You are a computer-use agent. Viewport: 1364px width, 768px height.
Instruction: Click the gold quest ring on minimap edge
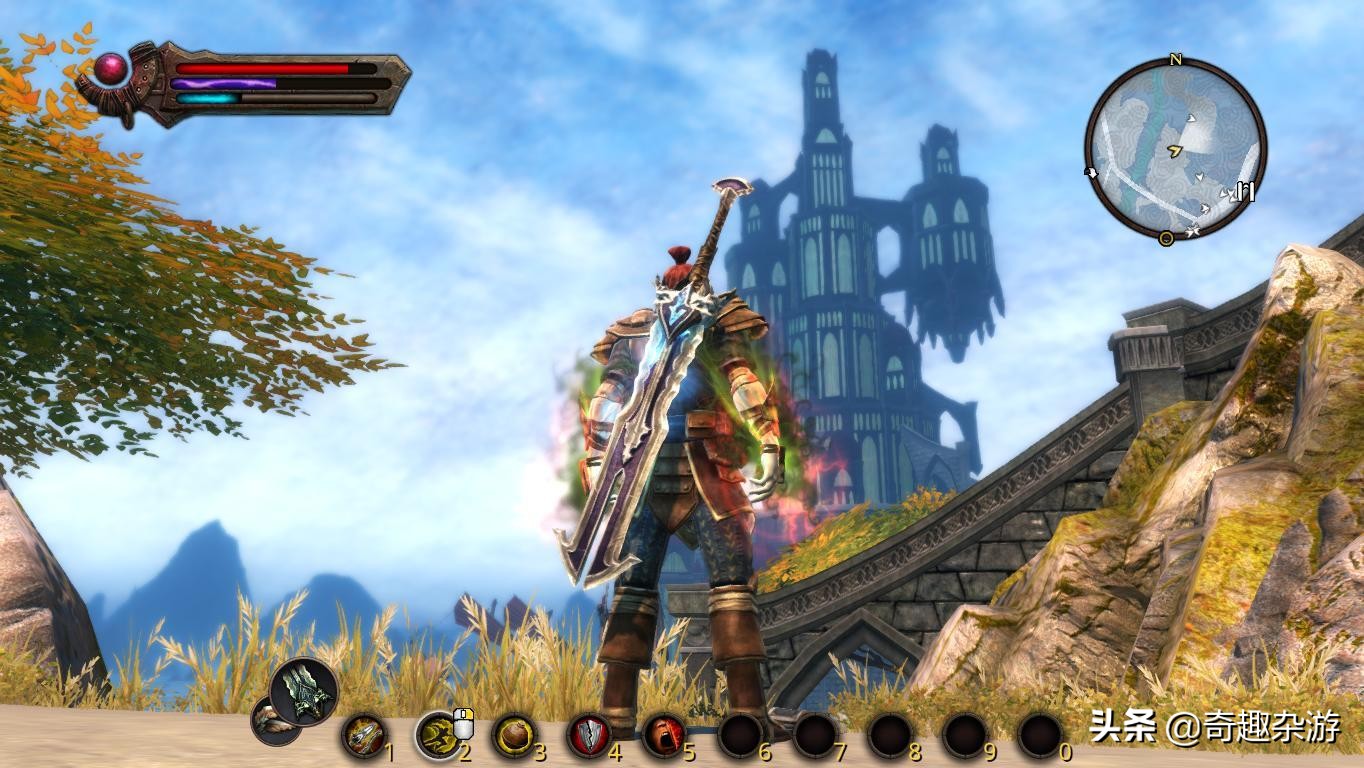[x=1166, y=238]
